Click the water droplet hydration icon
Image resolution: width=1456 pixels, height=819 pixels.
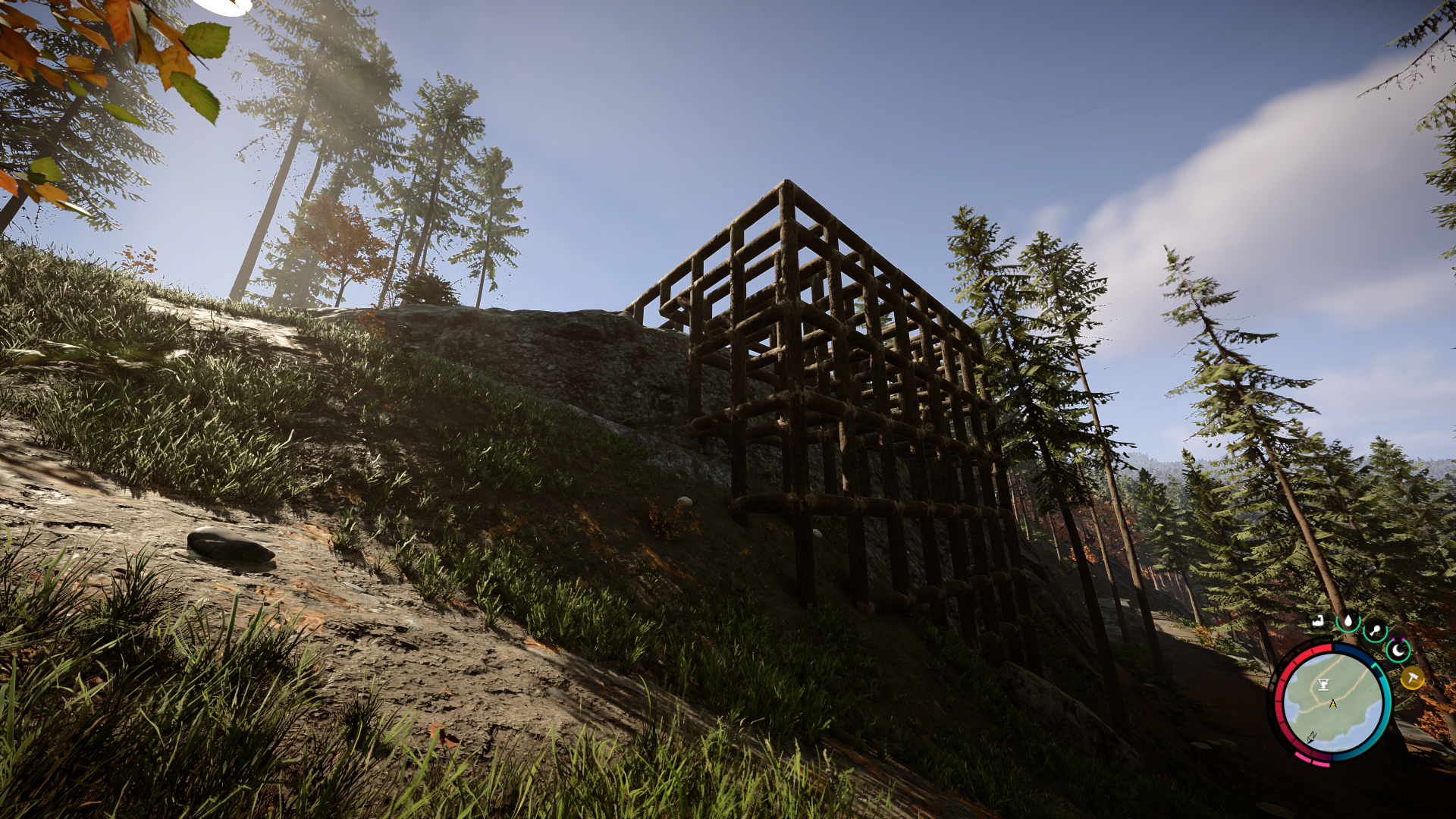tap(1349, 621)
